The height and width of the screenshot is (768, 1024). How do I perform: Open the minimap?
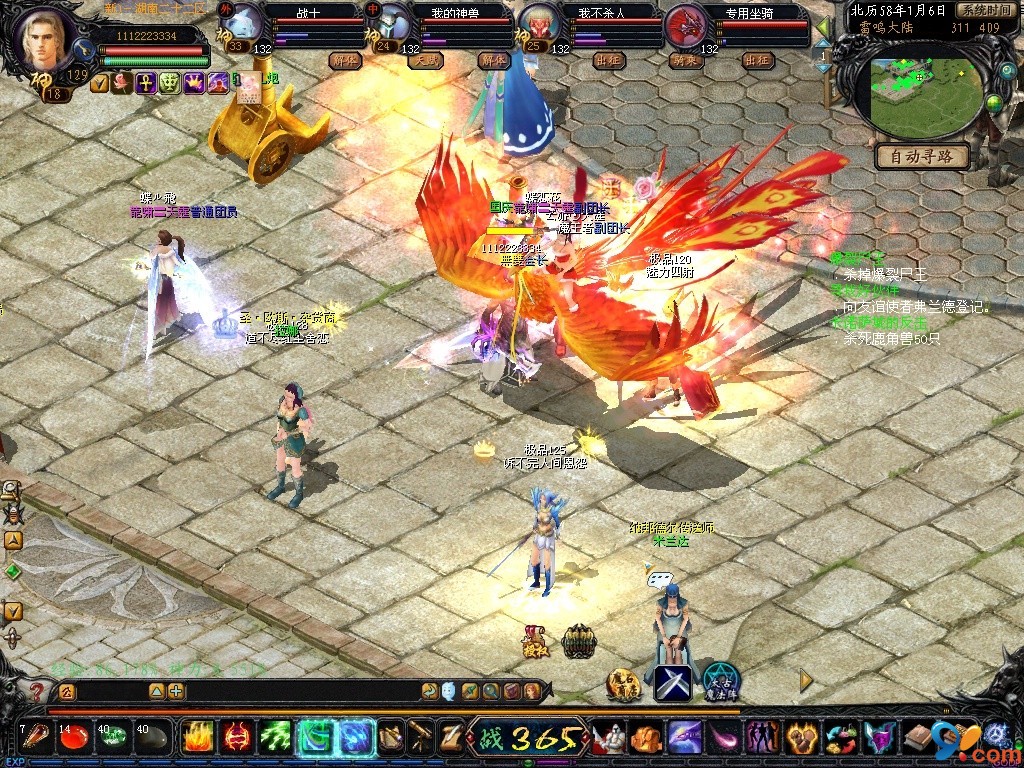tap(922, 96)
